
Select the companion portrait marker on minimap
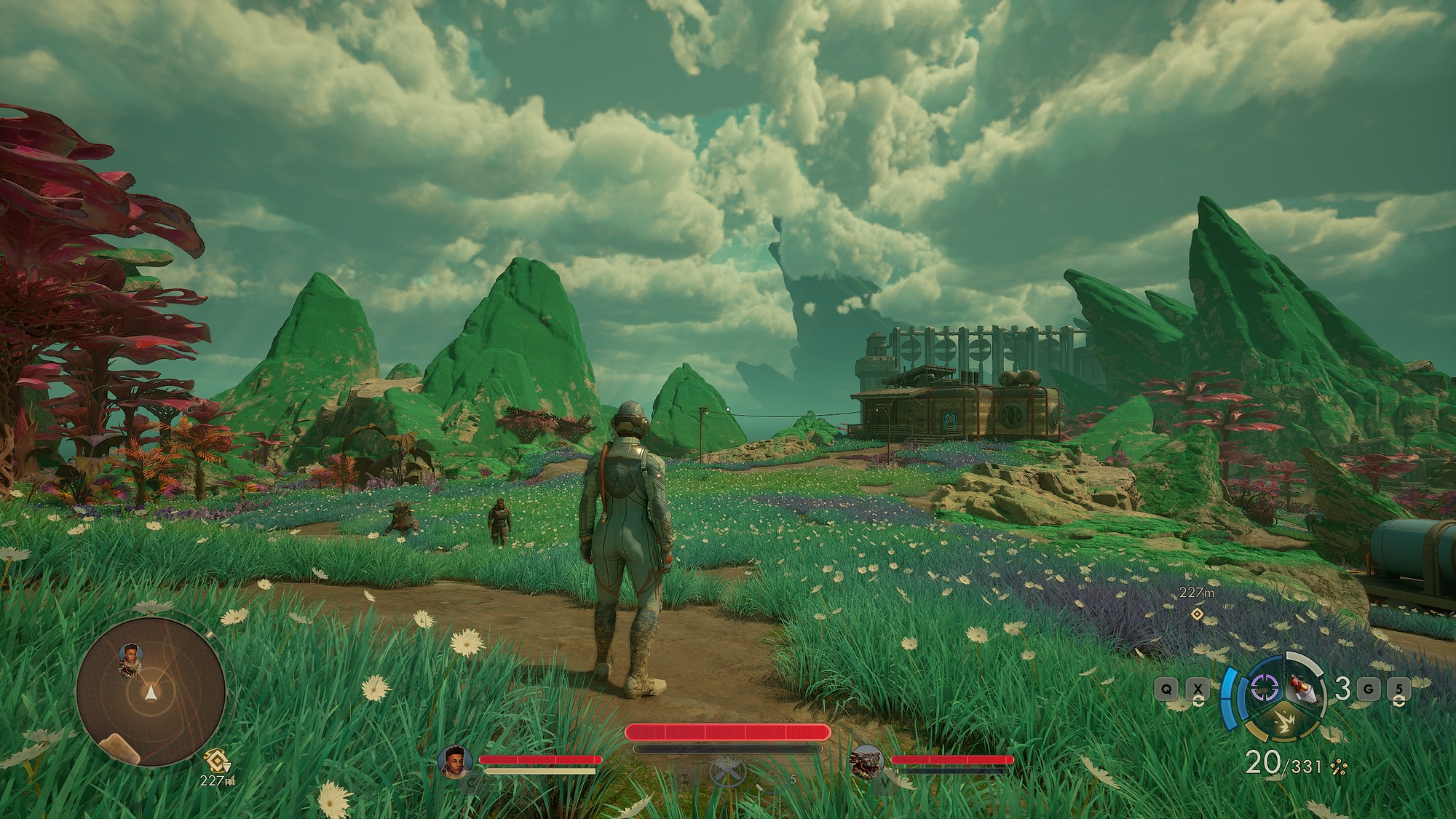(130, 657)
